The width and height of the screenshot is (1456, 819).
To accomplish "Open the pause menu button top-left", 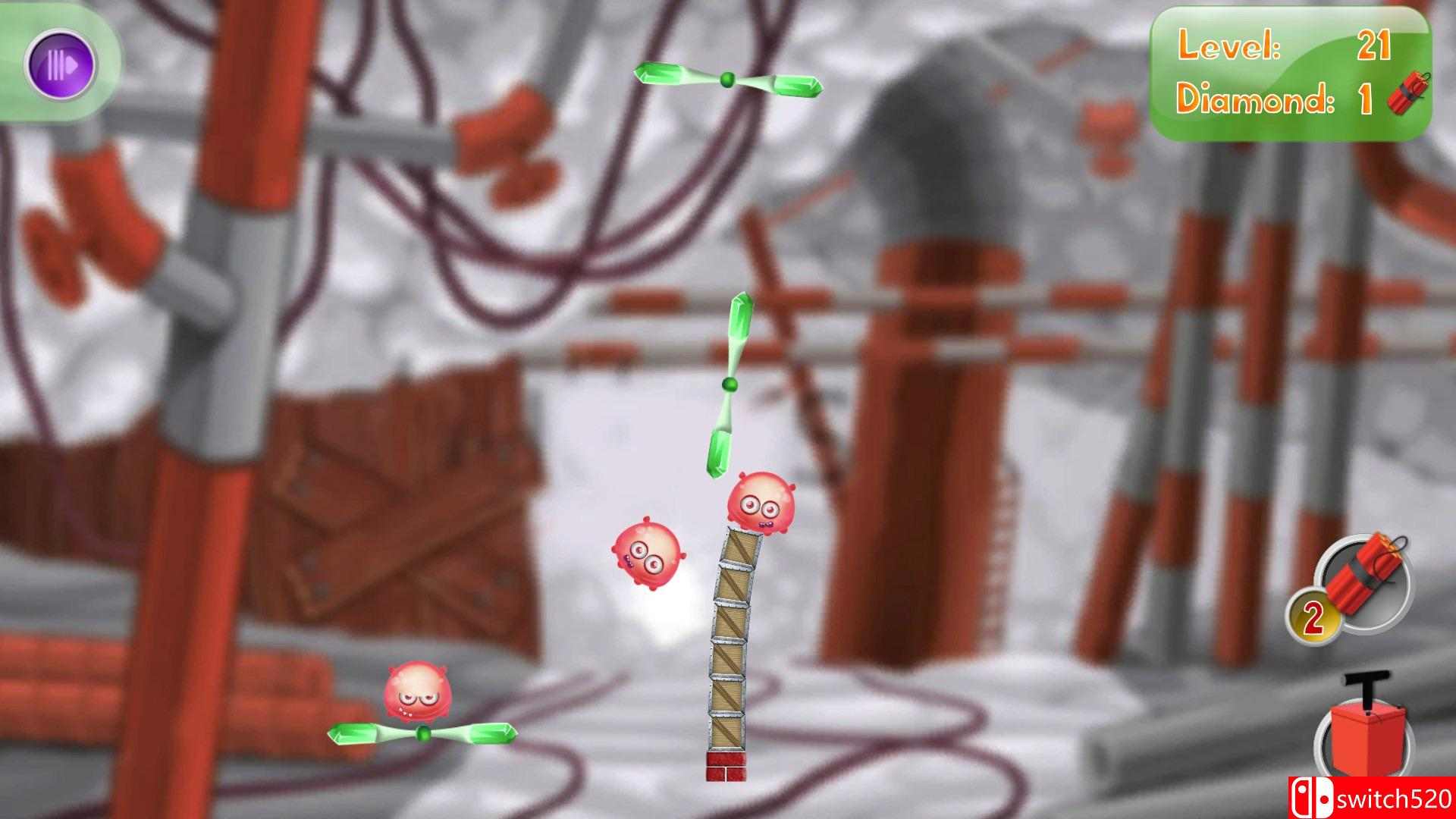I will coord(61,64).
